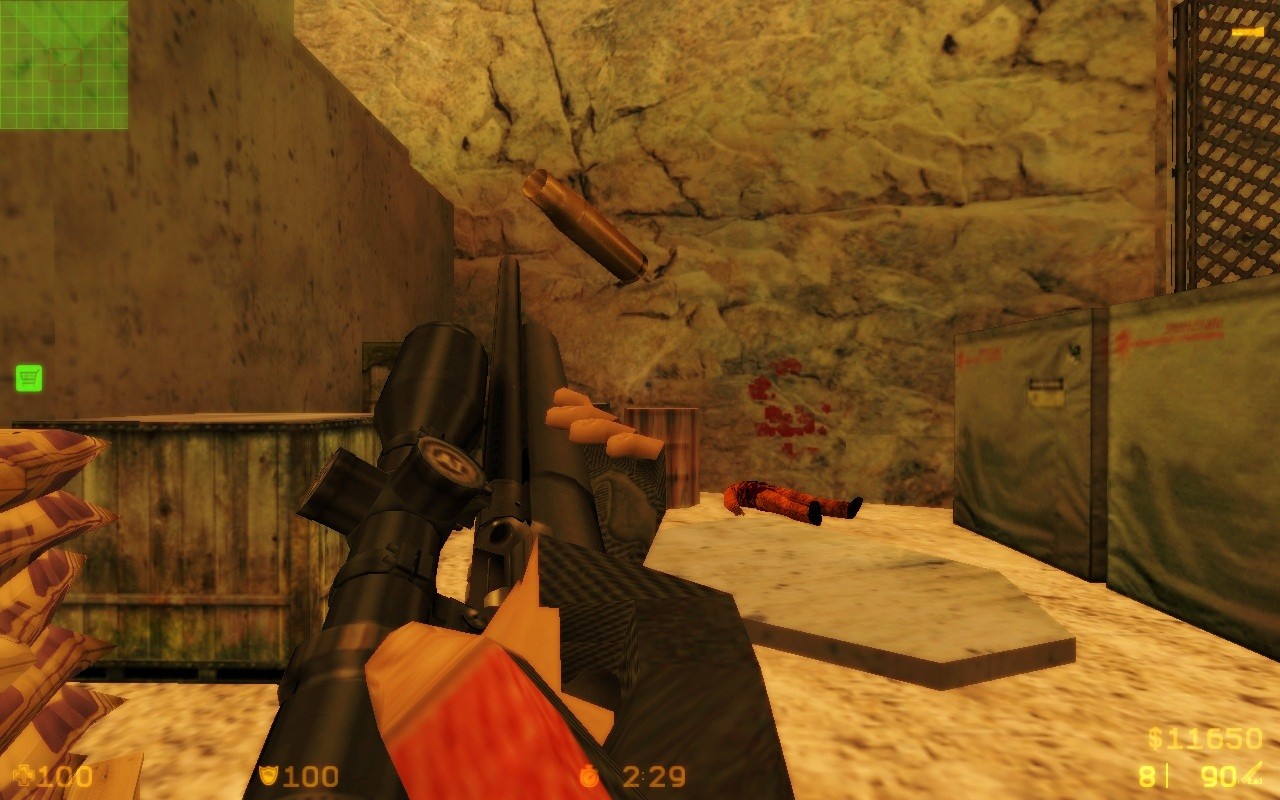Click the green radar map panel
The width and height of the screenshot is (1280, 800).
(64, 64)
